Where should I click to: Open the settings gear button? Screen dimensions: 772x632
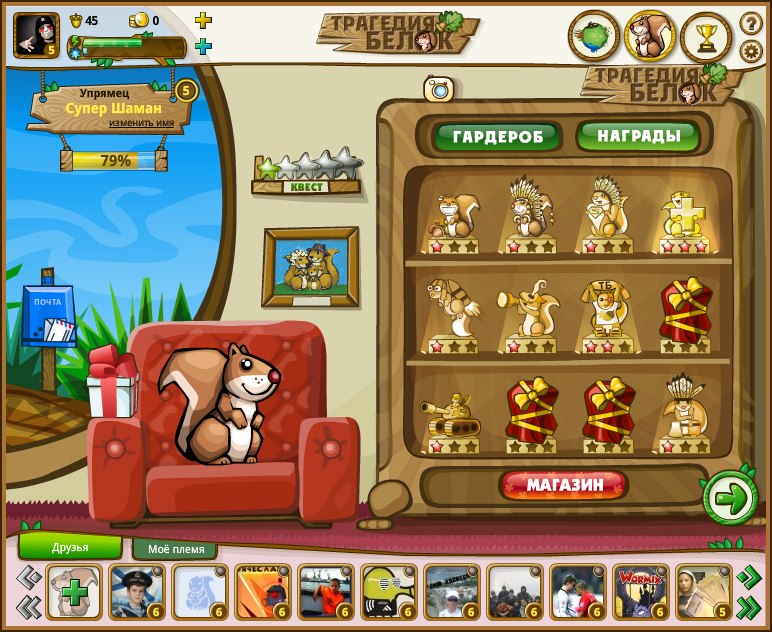(x=751, y=51)
